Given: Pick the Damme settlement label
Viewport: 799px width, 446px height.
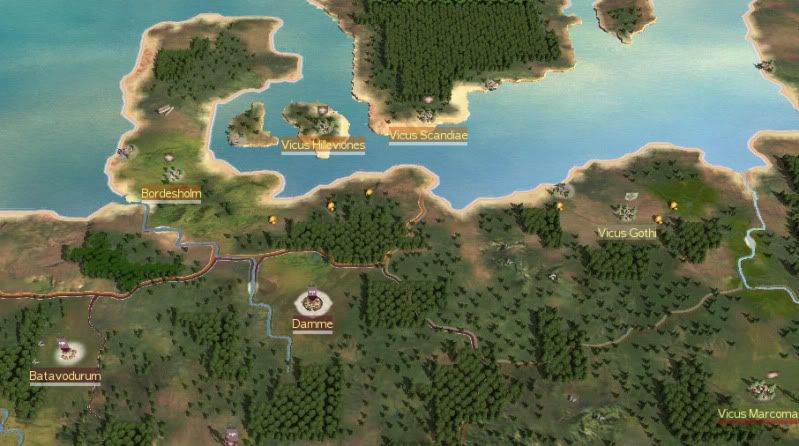Looking at the screenshot, I should (312, 324).
